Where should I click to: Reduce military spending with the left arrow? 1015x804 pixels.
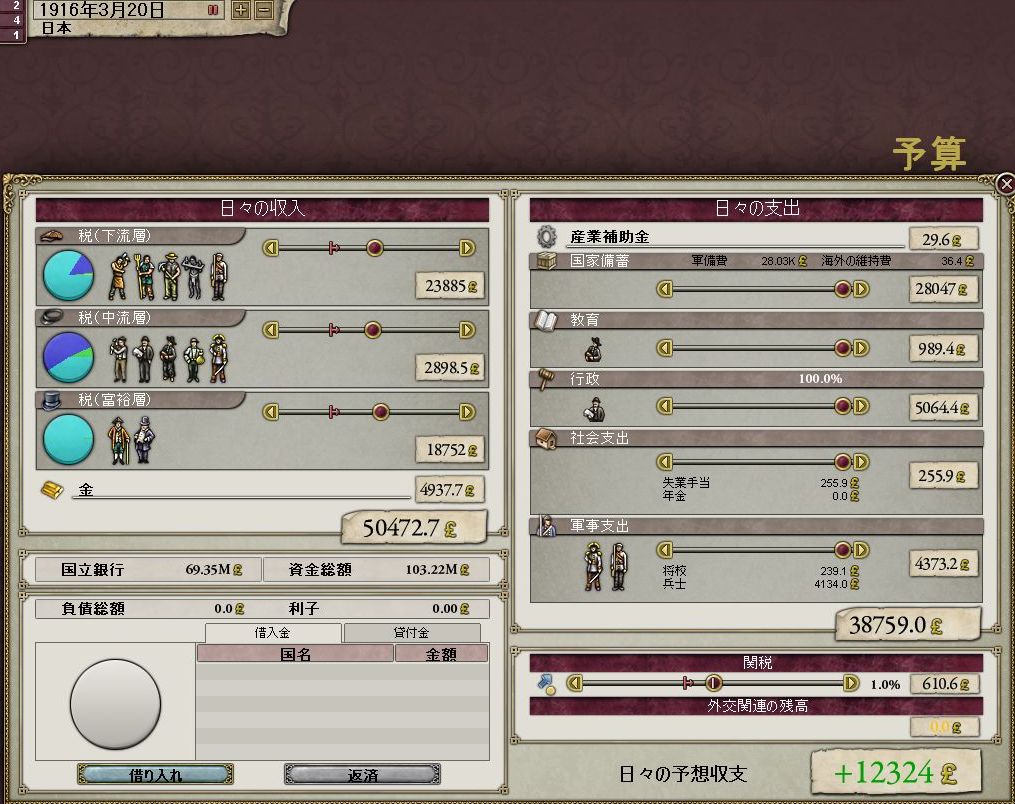pyautogui.click(x=664, y=550)
